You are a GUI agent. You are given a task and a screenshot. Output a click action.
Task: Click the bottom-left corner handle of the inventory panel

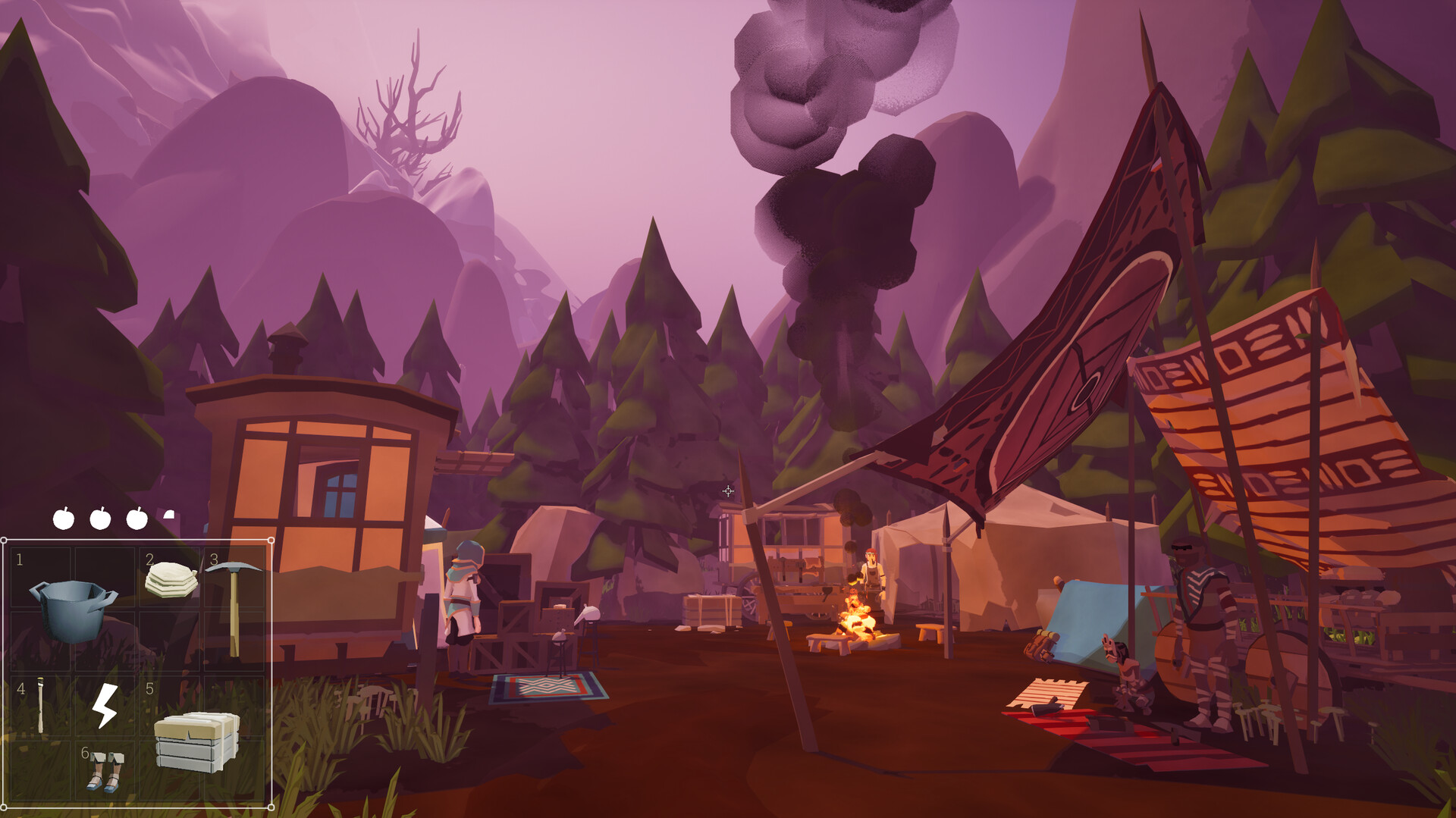coord(4,807)
